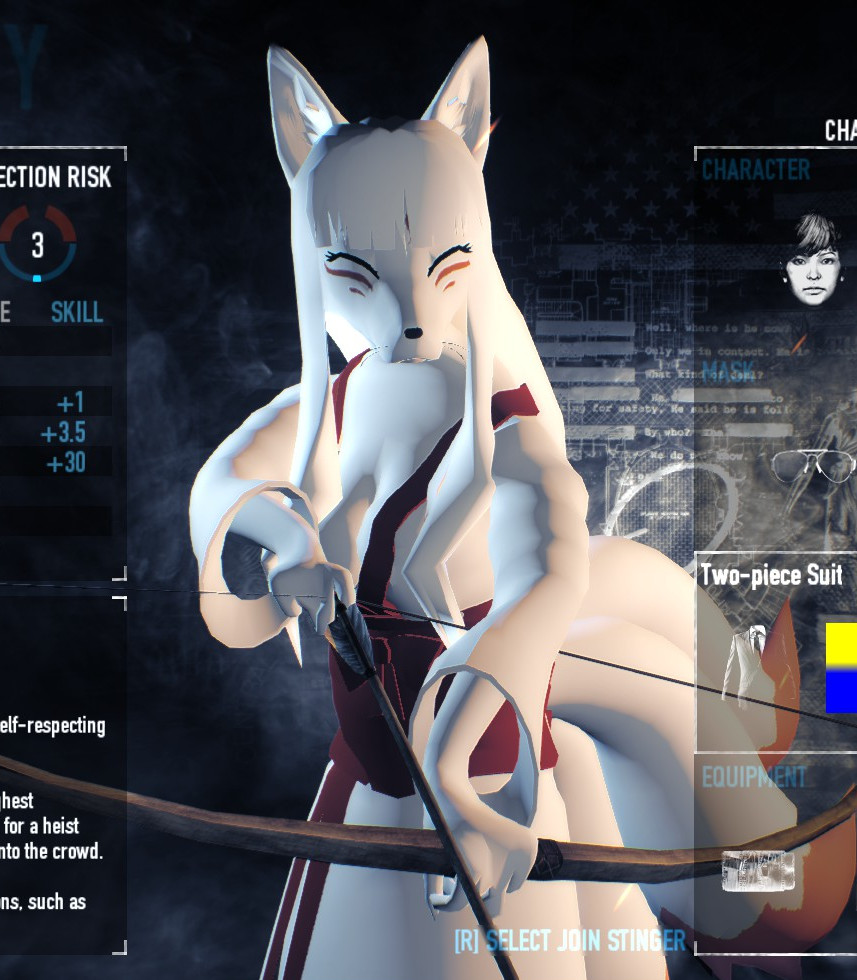Screen dimensions: 857x980
Task: Pick the blue color swatch
Action: (841, 691)
